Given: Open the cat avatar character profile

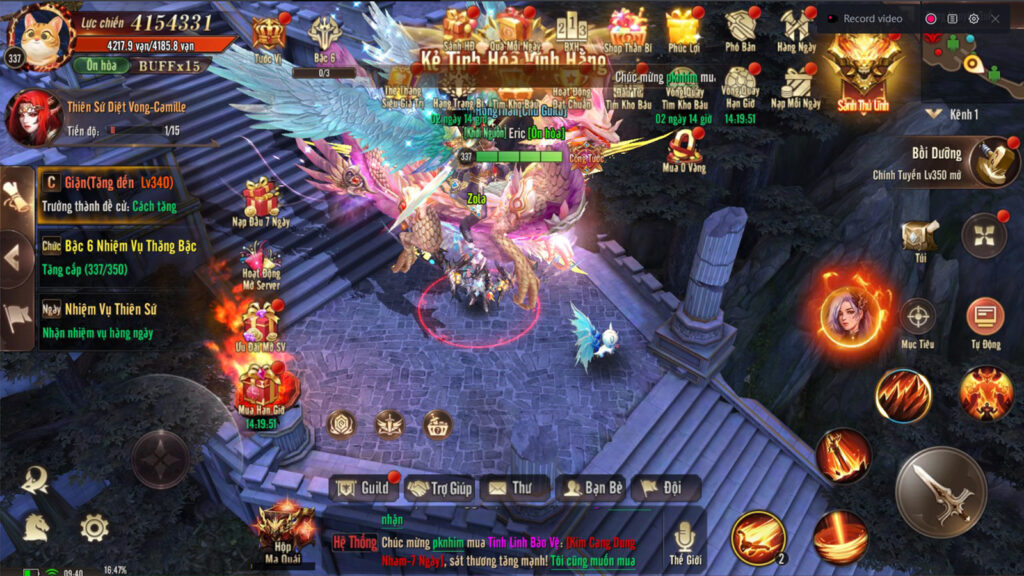Looking at the screenshot, I should pyautogui.click(x=40, y=37).
